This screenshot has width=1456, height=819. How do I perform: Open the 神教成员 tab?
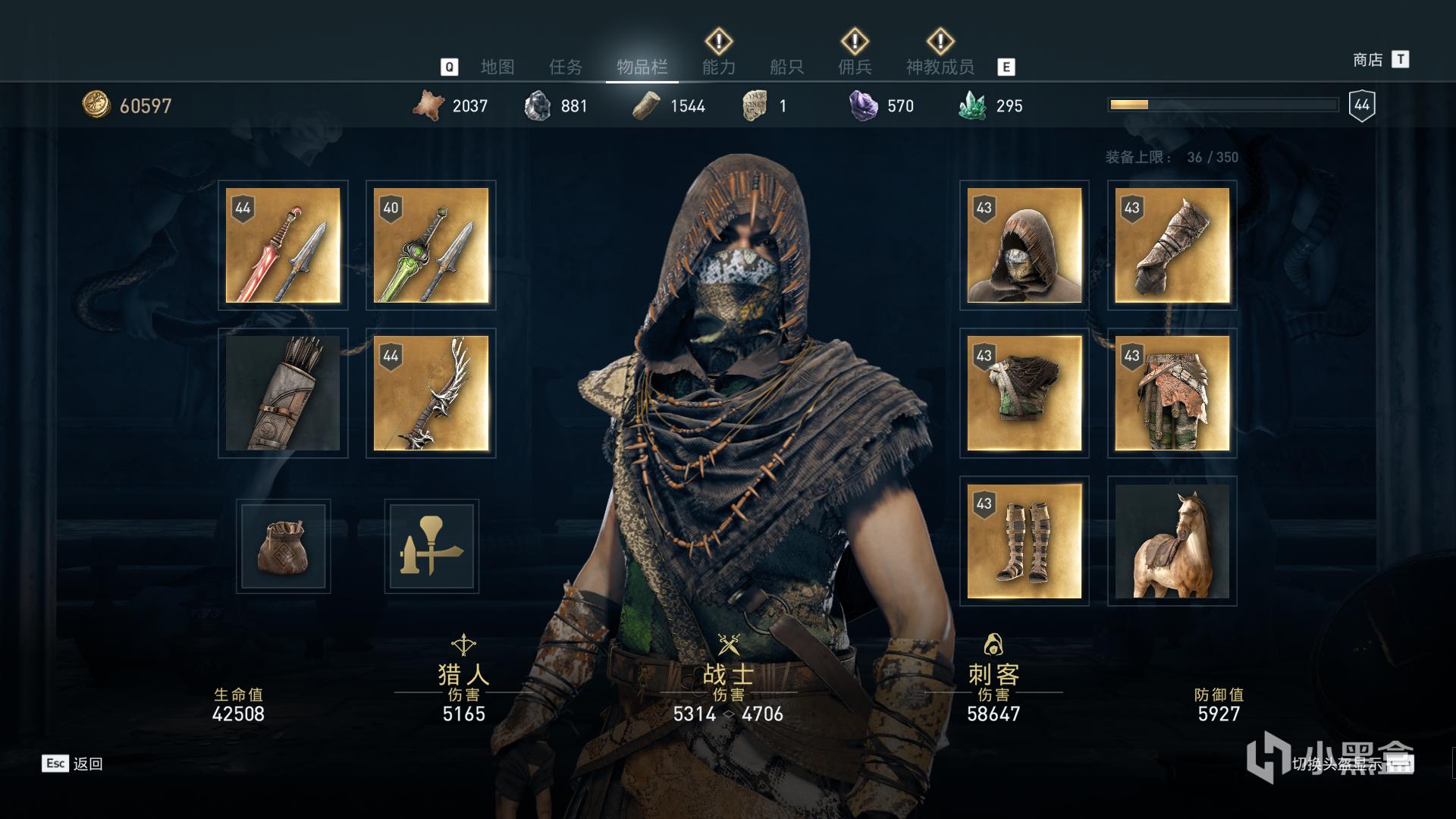pyautogui.click(x=940, y=67)
